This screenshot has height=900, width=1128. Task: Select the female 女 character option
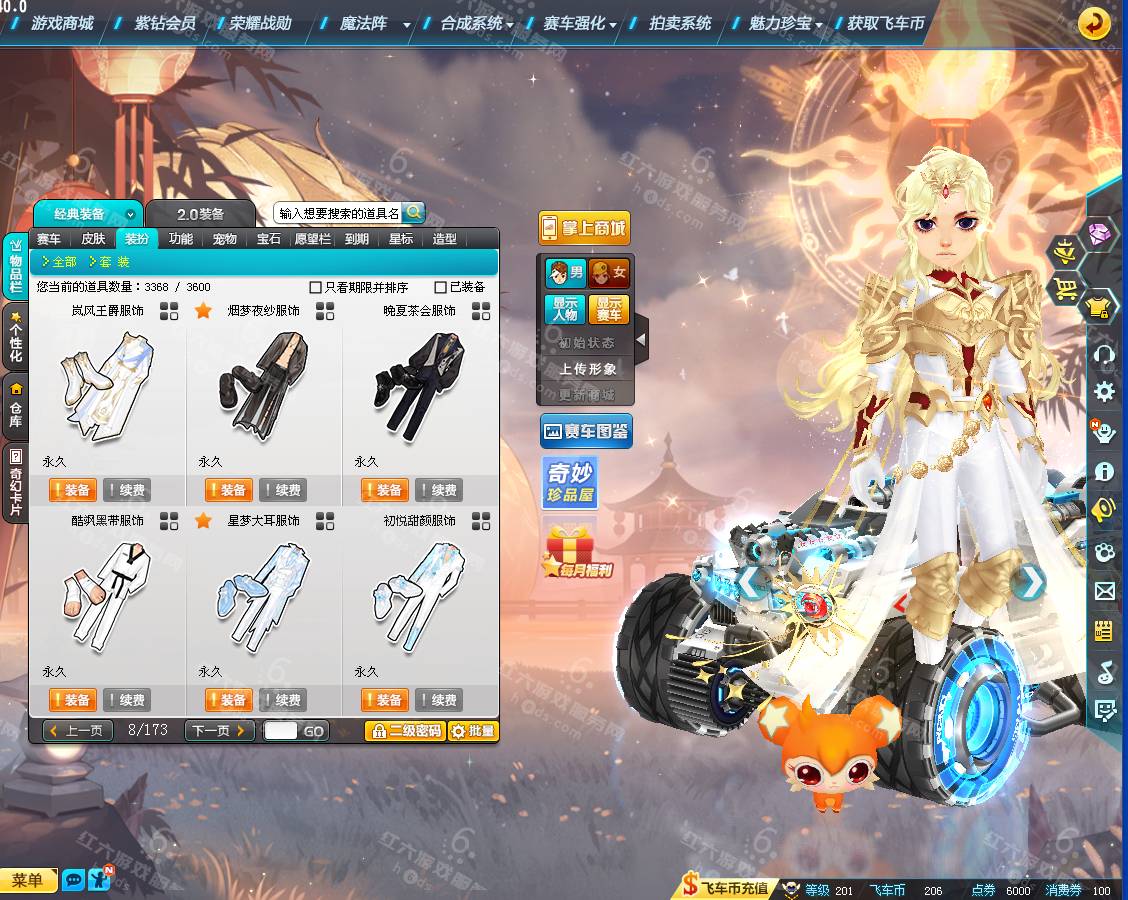pos(608,272)
